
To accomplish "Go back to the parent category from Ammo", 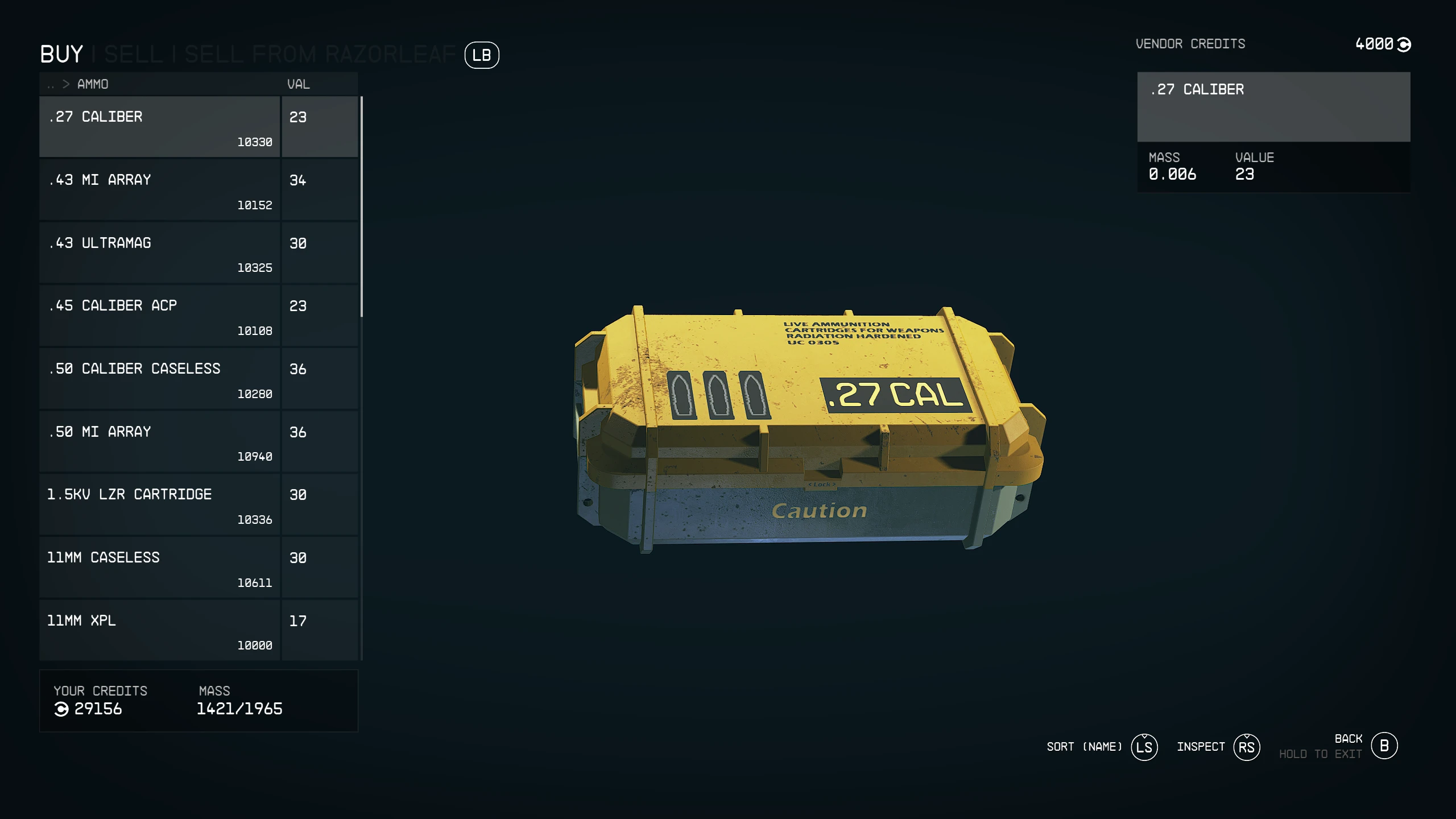I will (51, 85).
